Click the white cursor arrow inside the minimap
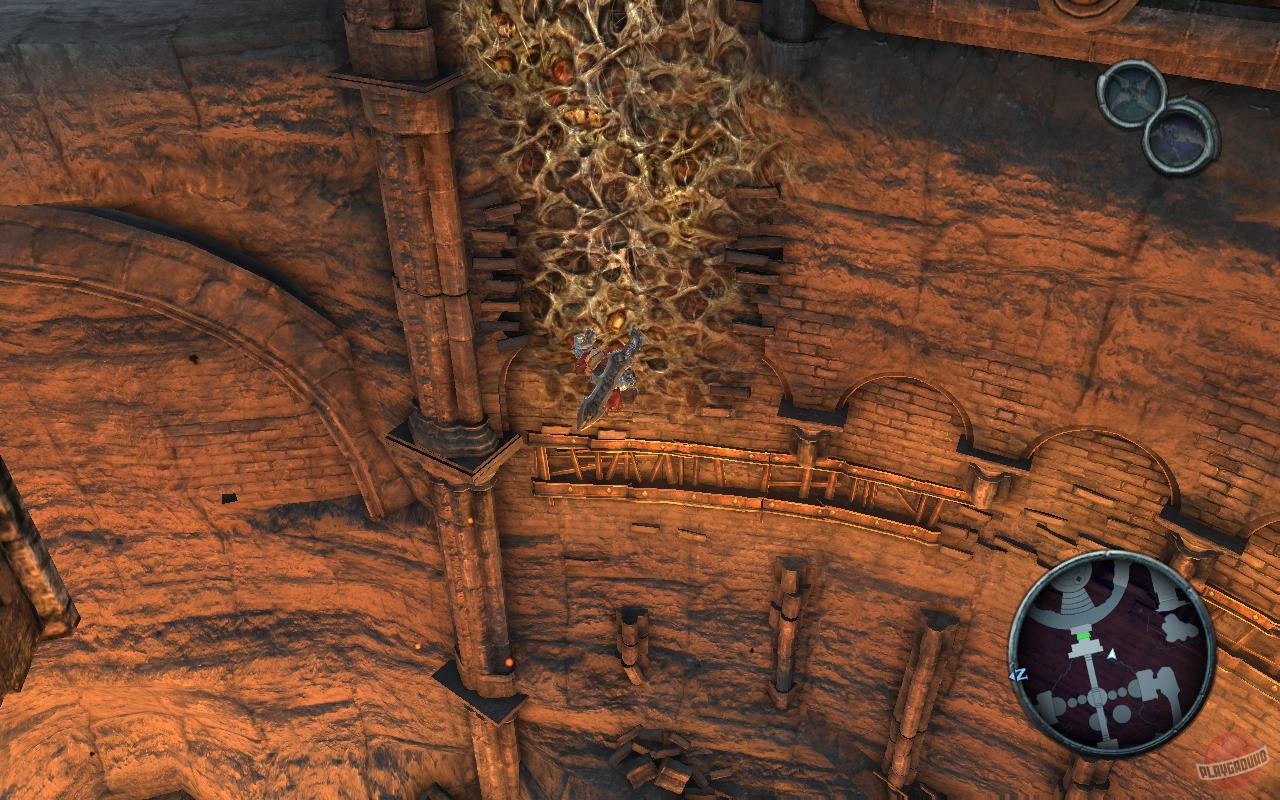This screenshot has height=800, width=1280. [x=1111, y=654]
